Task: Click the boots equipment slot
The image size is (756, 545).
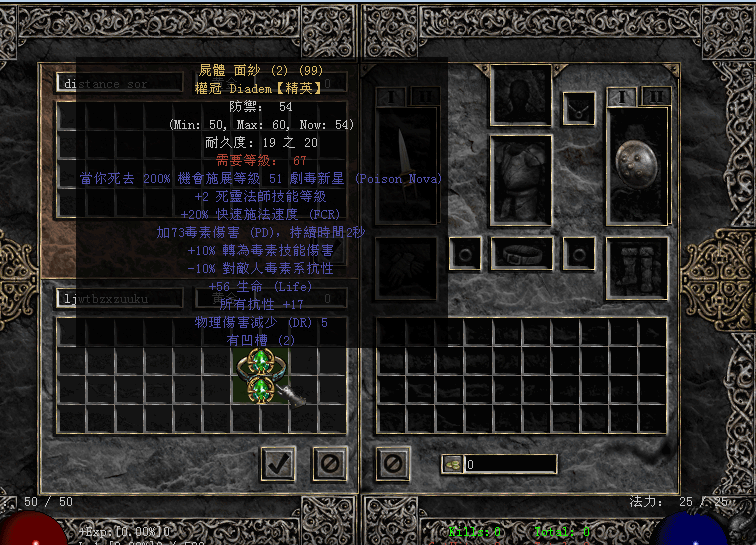Action: (637, 267)
